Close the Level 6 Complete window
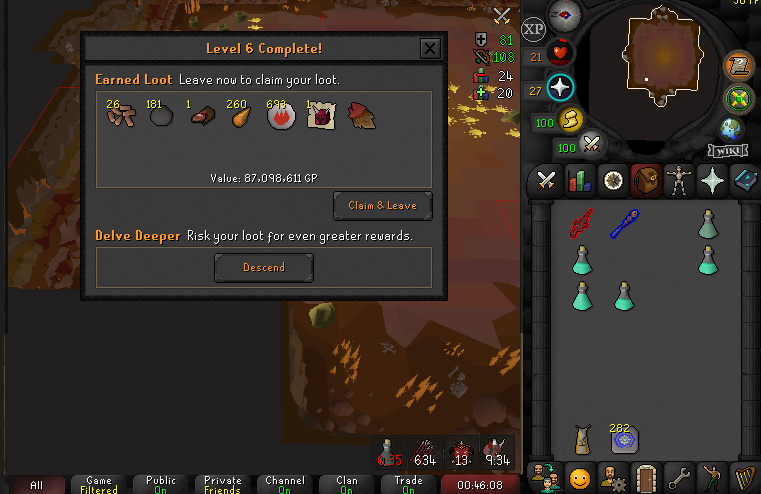The height and width of the screenshot is (494, 761). click(429, 48)
